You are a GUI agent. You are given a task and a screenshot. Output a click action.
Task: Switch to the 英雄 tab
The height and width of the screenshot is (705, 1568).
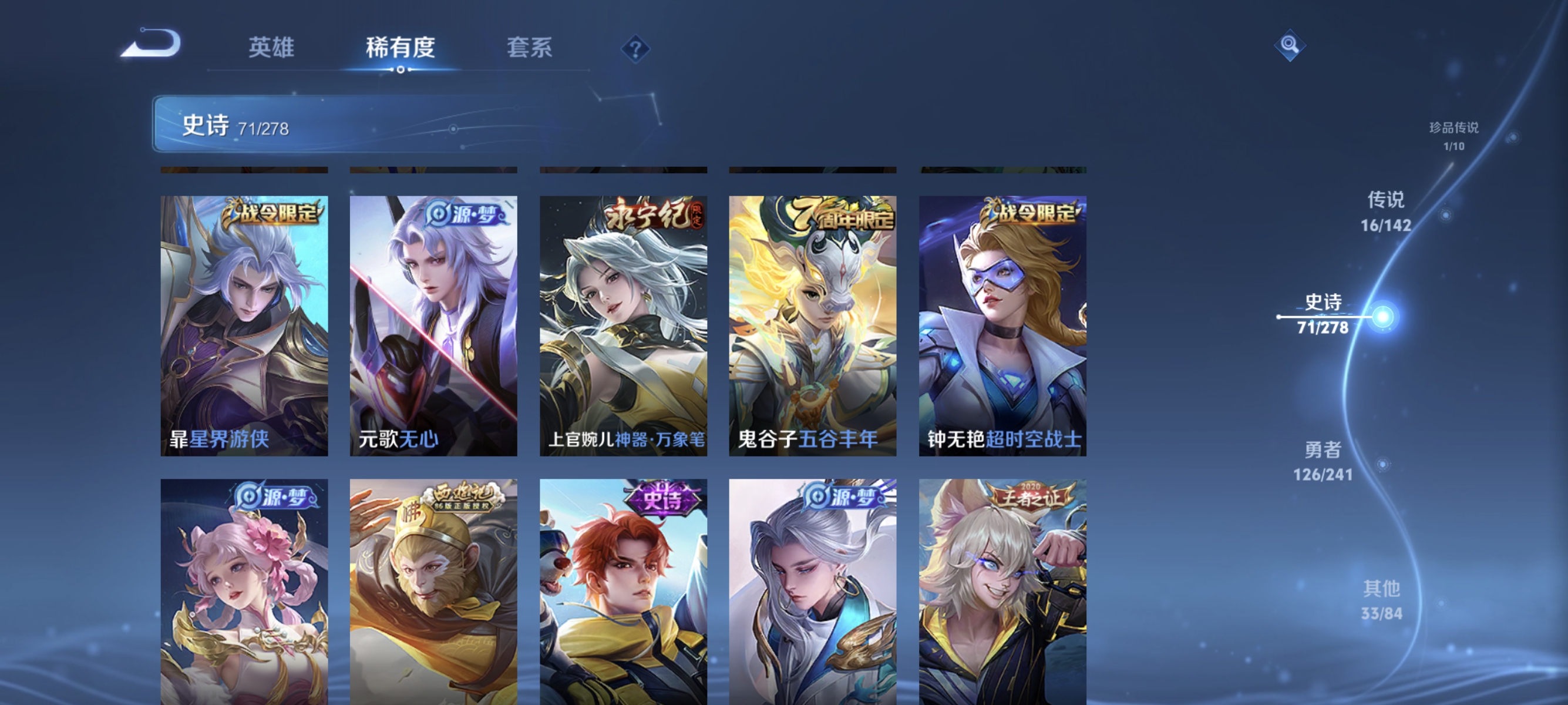tap(272, 47)
